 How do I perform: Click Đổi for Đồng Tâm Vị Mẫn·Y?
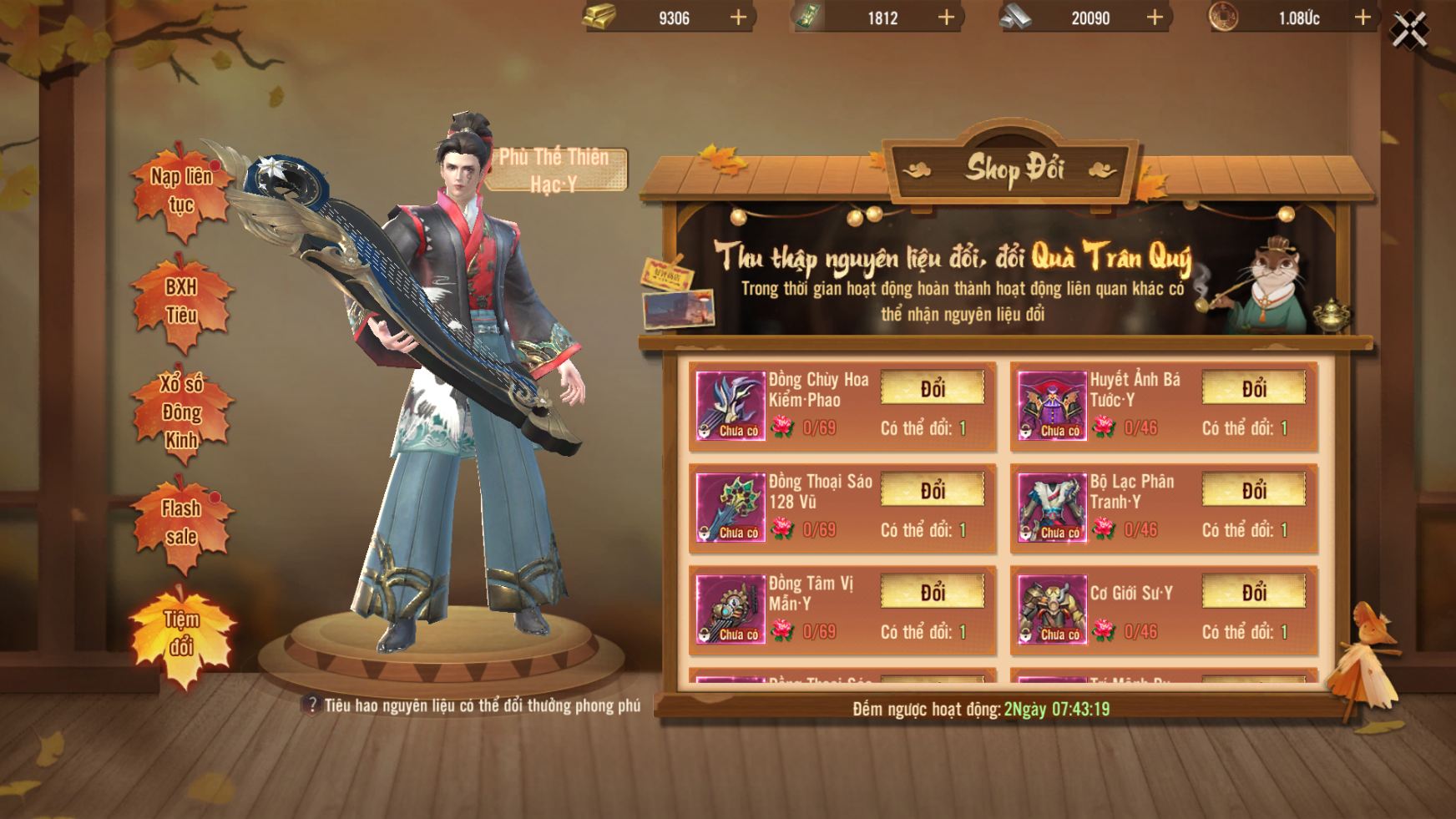coord(933,593)
